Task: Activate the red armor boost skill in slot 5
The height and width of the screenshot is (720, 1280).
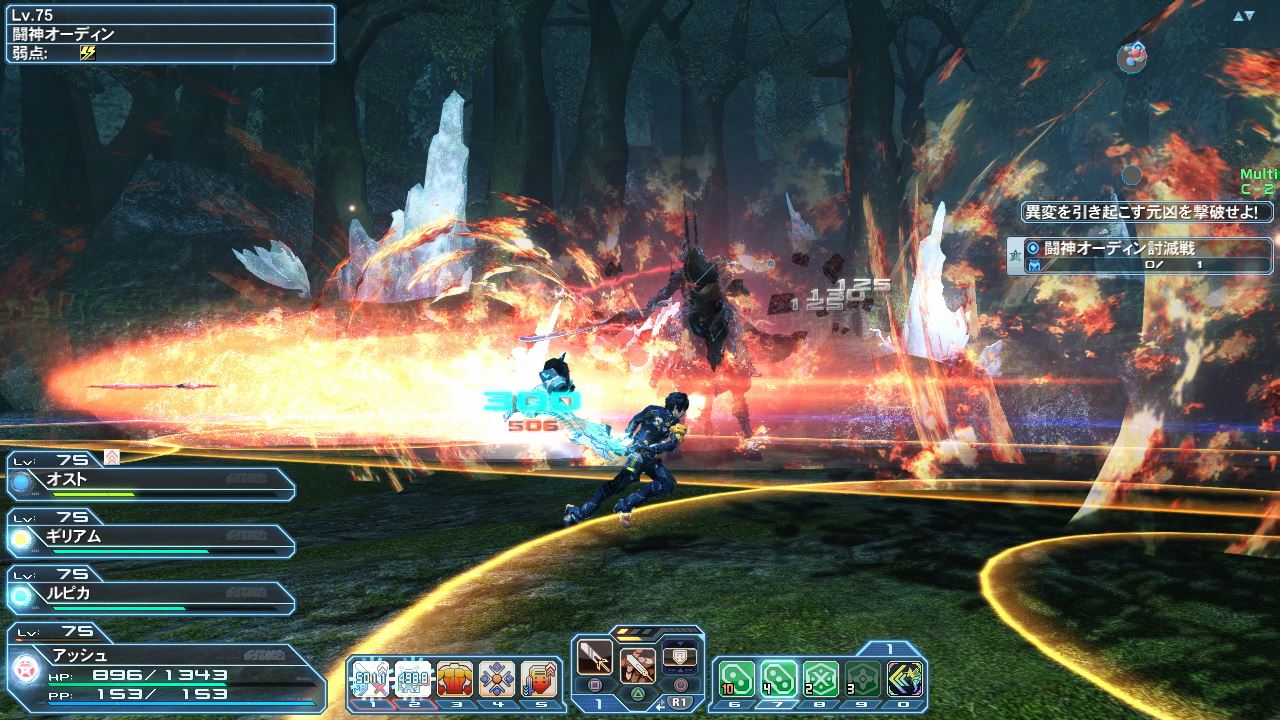Action: click(539, 678)
